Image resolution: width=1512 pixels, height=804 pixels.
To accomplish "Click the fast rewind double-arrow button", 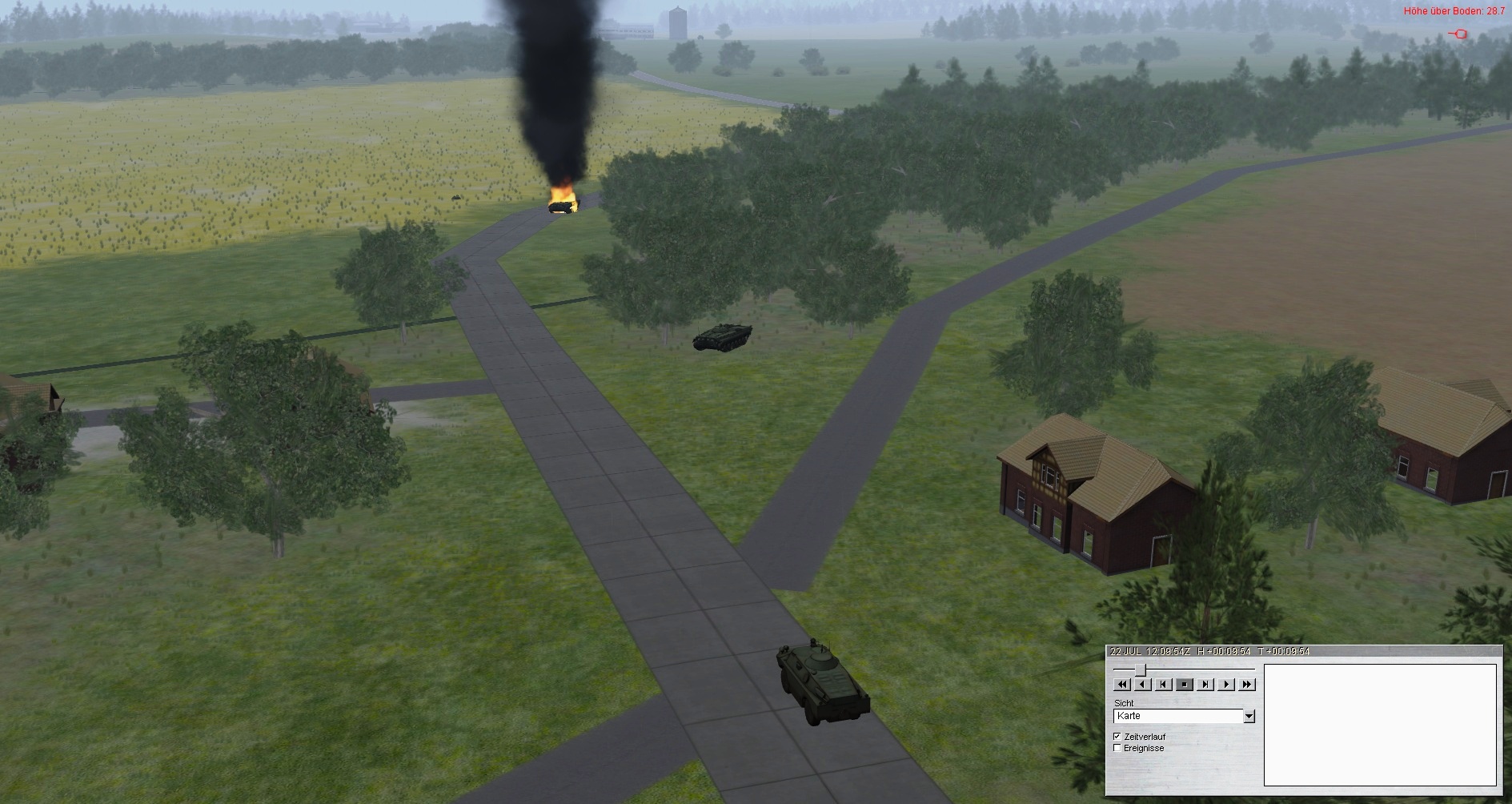I will pos(1121,685).
